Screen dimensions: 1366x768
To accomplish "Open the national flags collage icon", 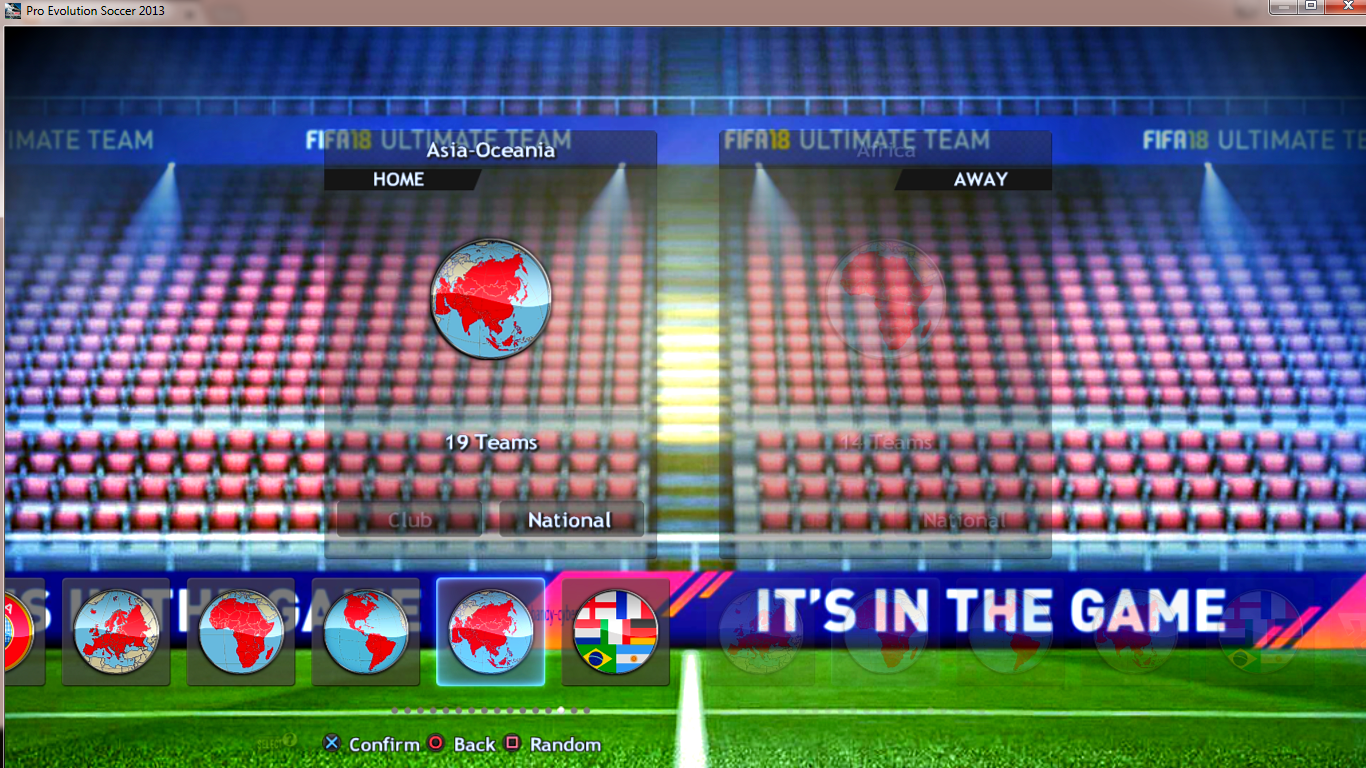I will click(x=615, y=632).
